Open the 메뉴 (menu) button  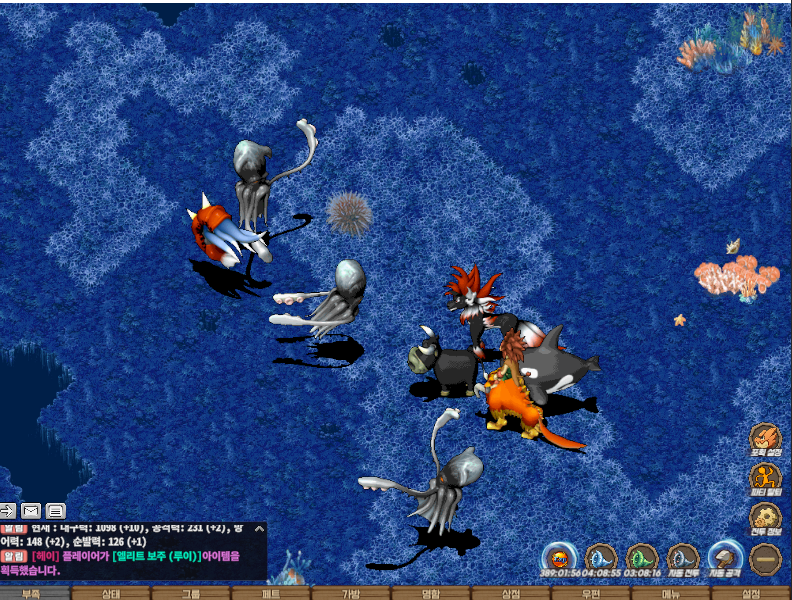coord(671,593)
